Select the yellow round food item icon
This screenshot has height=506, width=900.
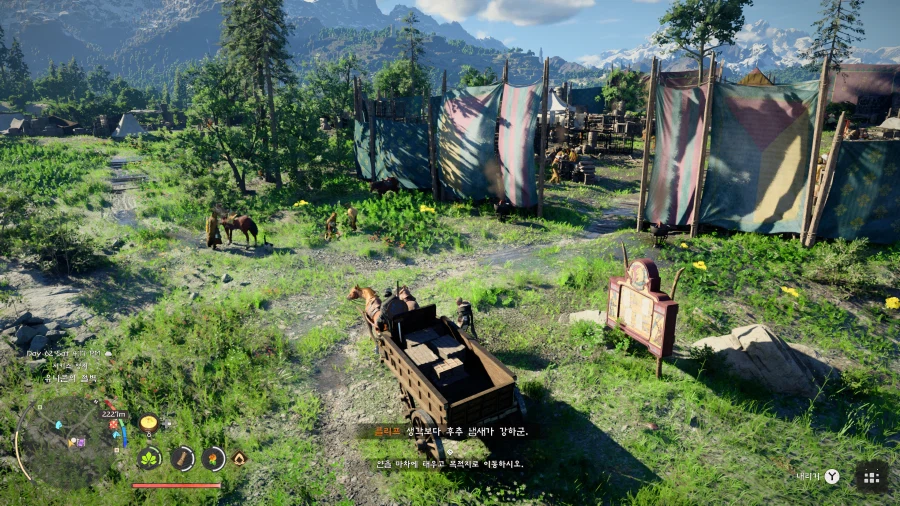point(149,423)
